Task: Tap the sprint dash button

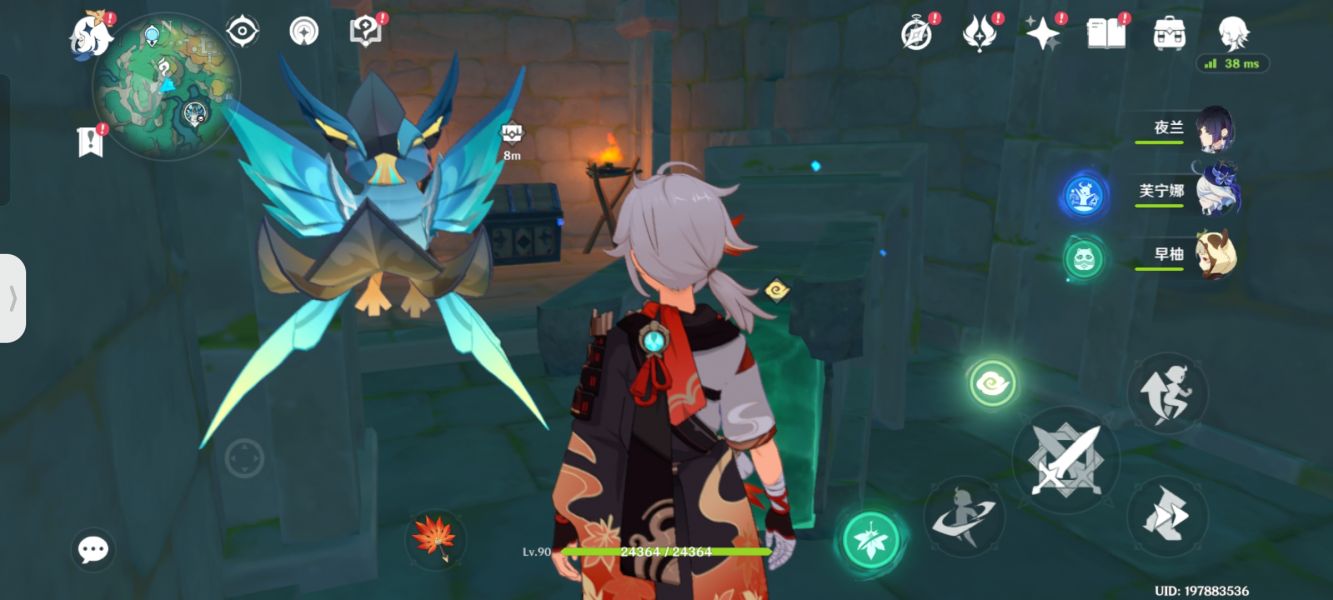Action: click(x=1167, y=516)
